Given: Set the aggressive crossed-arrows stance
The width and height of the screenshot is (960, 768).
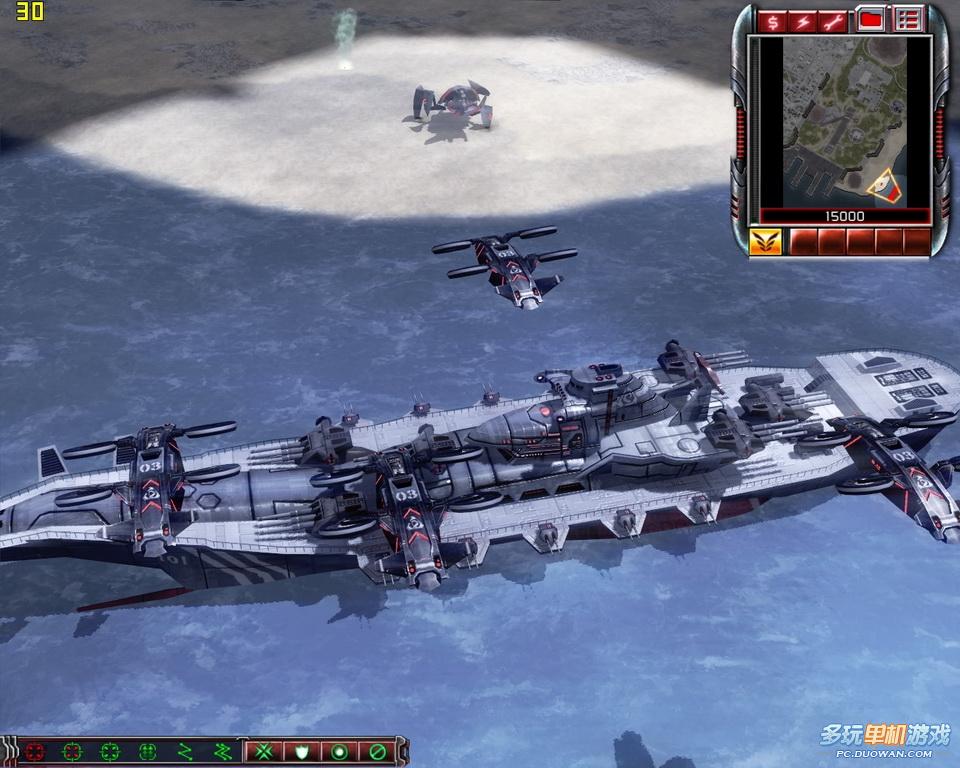Looking at the screenshot, I should [x=263, y=751].
